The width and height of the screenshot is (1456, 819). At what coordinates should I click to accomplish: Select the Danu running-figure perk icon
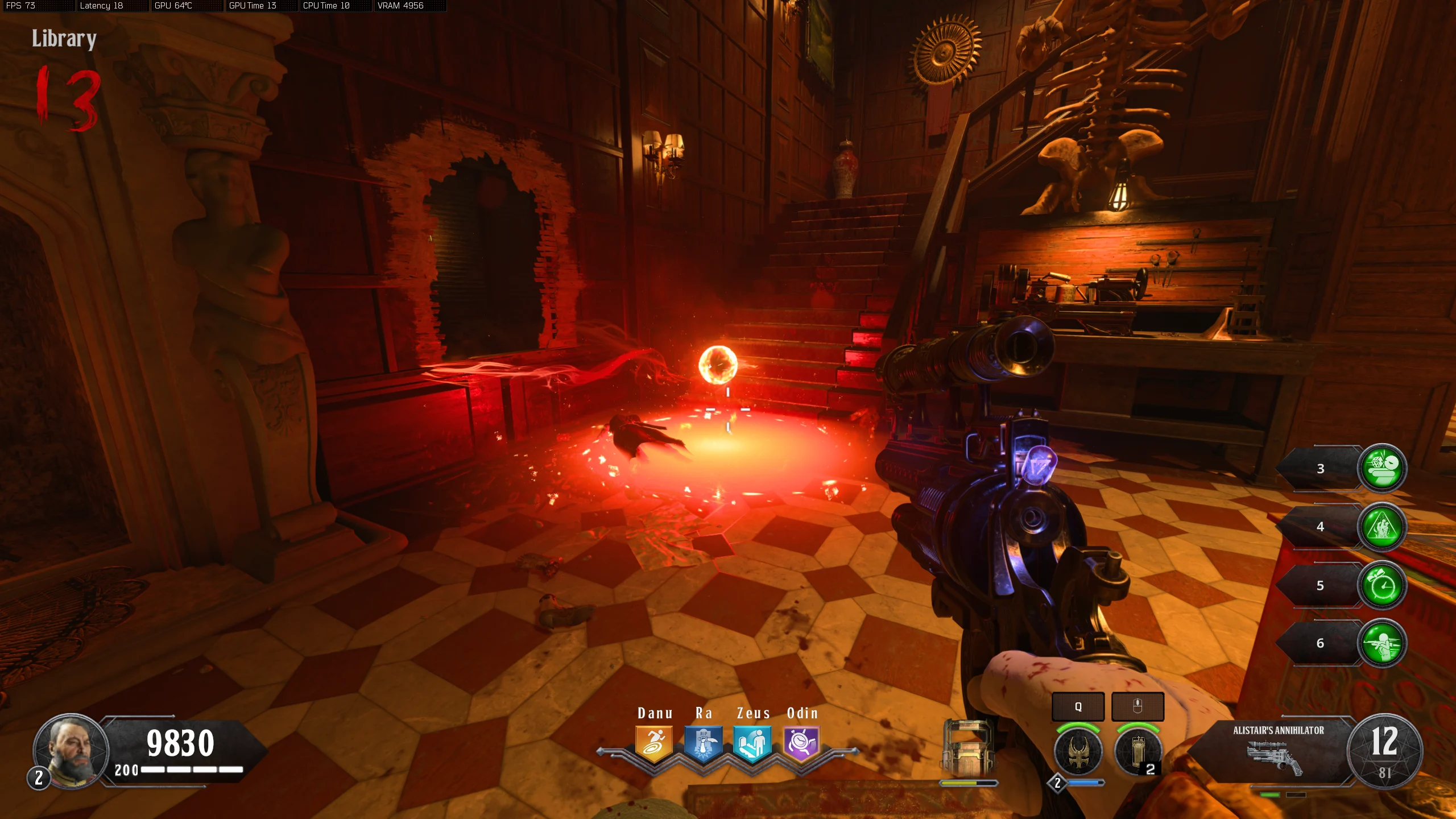pyautogui.click(x=654, y=744)
